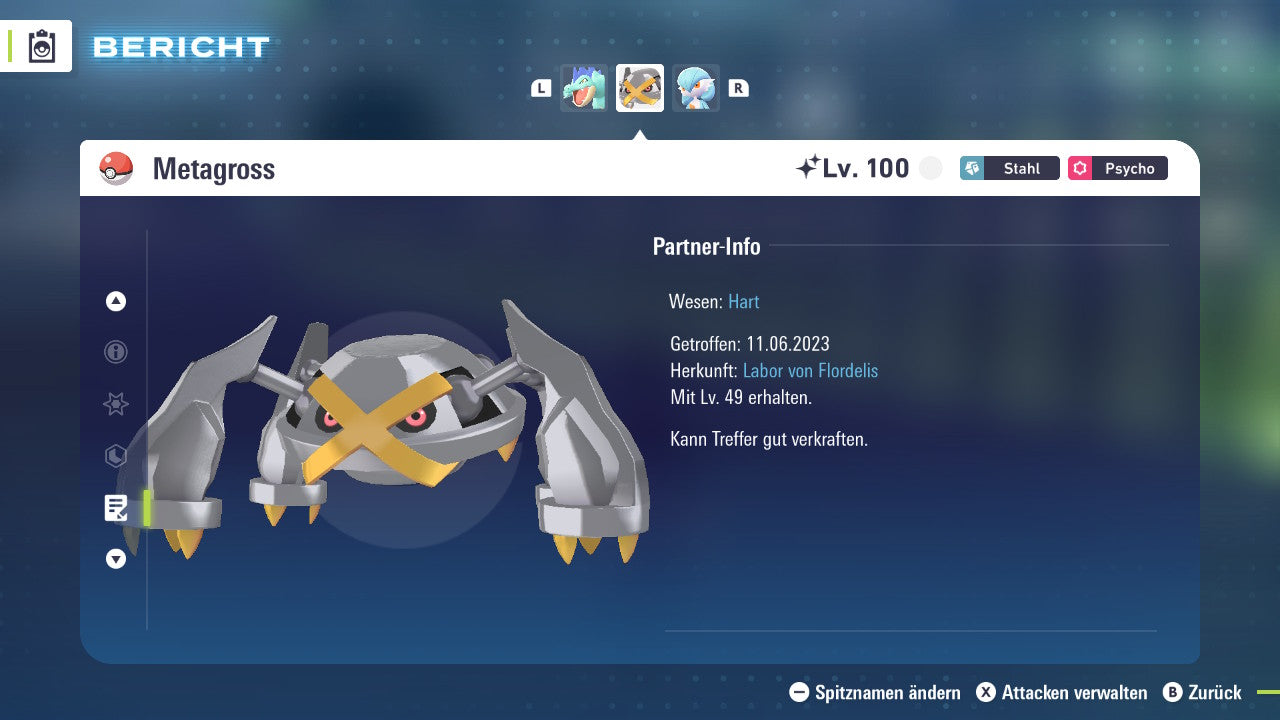
Task: Click the Psycho type badge
Action: point(1118,168)
